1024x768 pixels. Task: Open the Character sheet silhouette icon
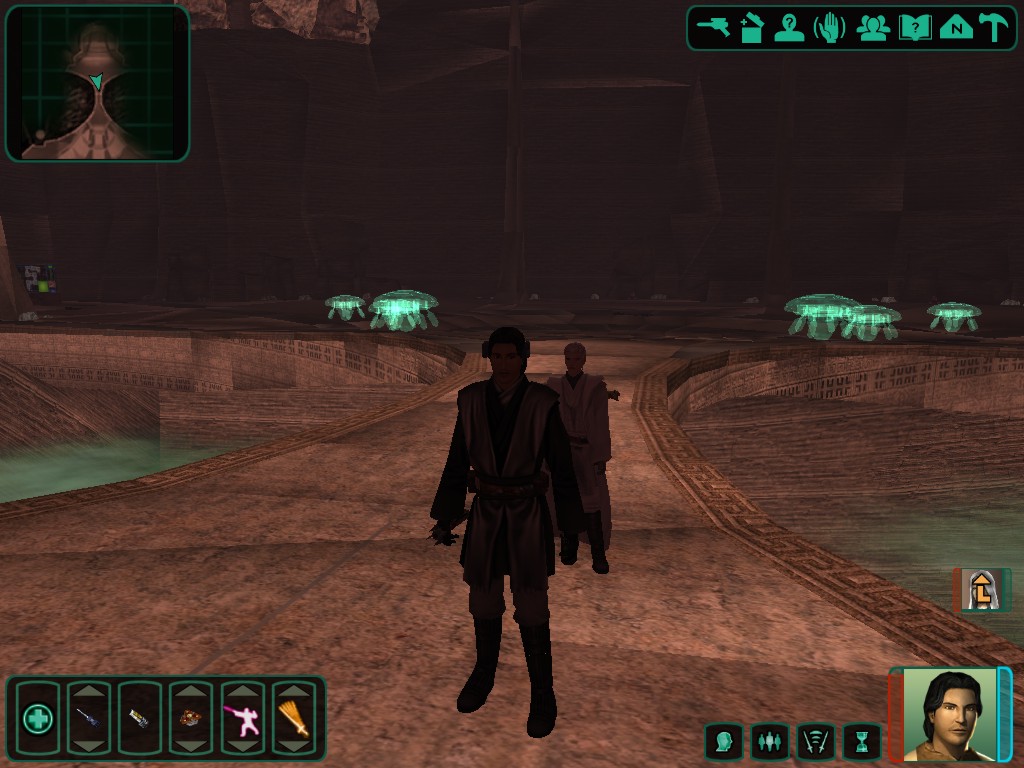[x=790, y=28]
